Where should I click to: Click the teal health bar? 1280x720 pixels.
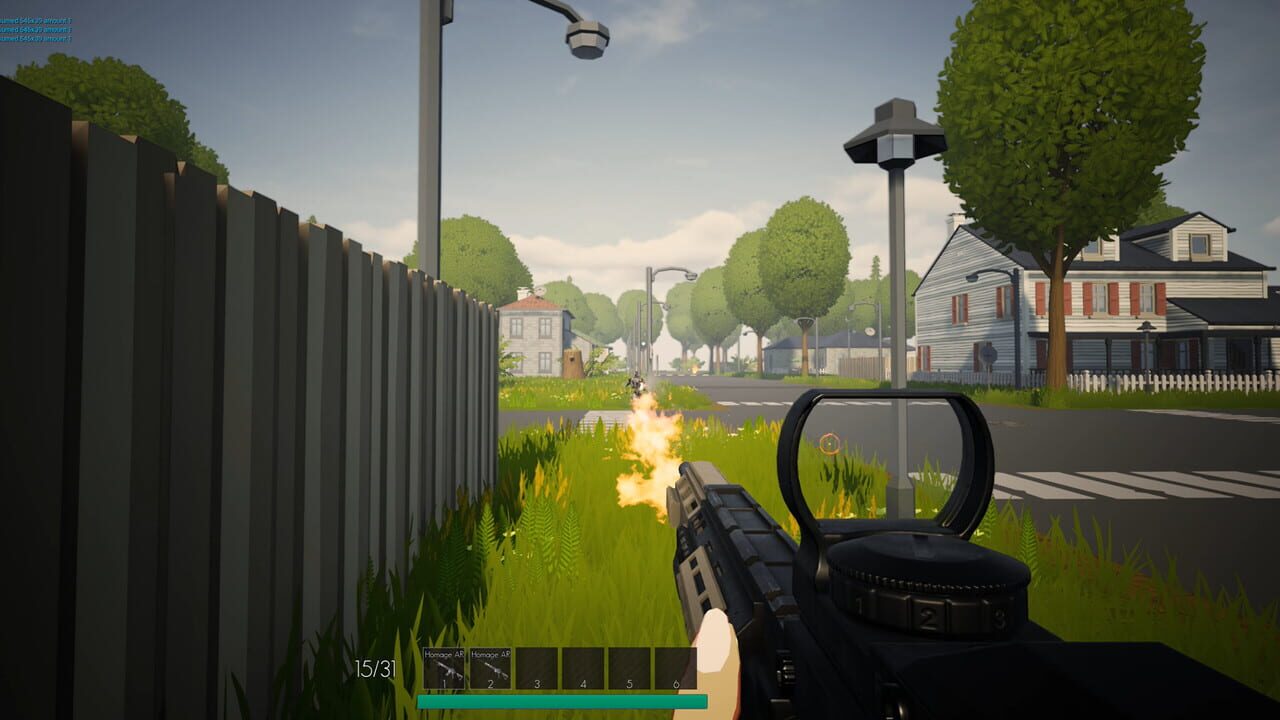tap(560, 700)
